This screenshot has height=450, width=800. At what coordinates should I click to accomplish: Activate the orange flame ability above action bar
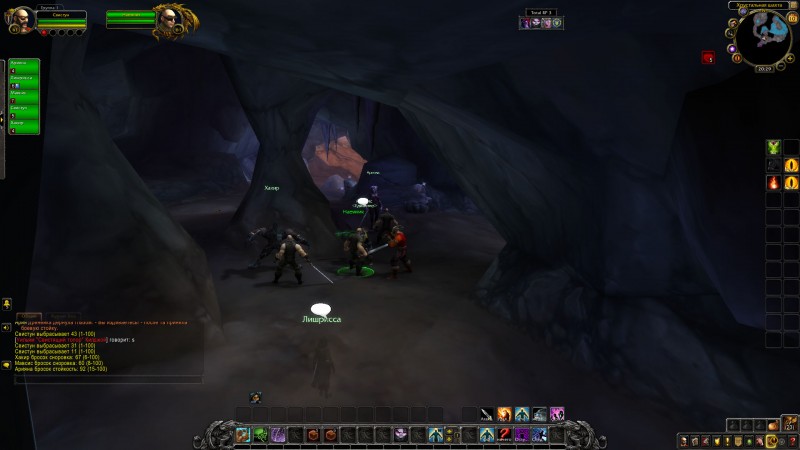[504, 414]
